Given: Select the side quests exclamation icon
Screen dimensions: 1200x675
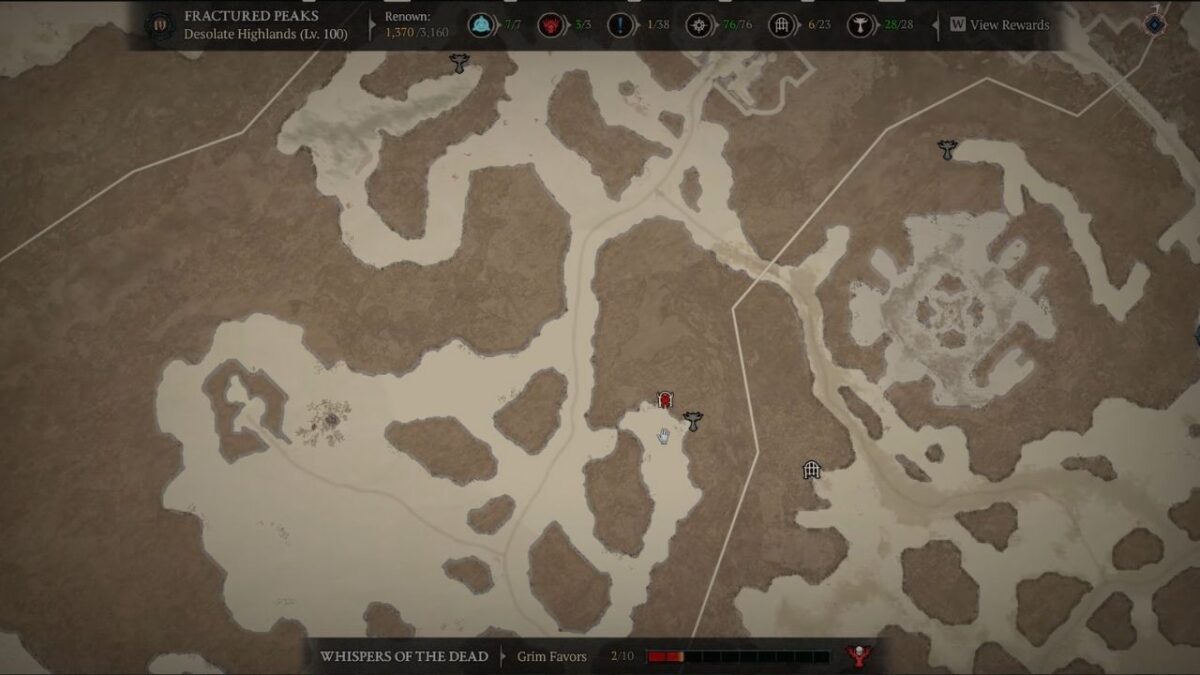Looking at the screenshot, I should tap(620, 25).
